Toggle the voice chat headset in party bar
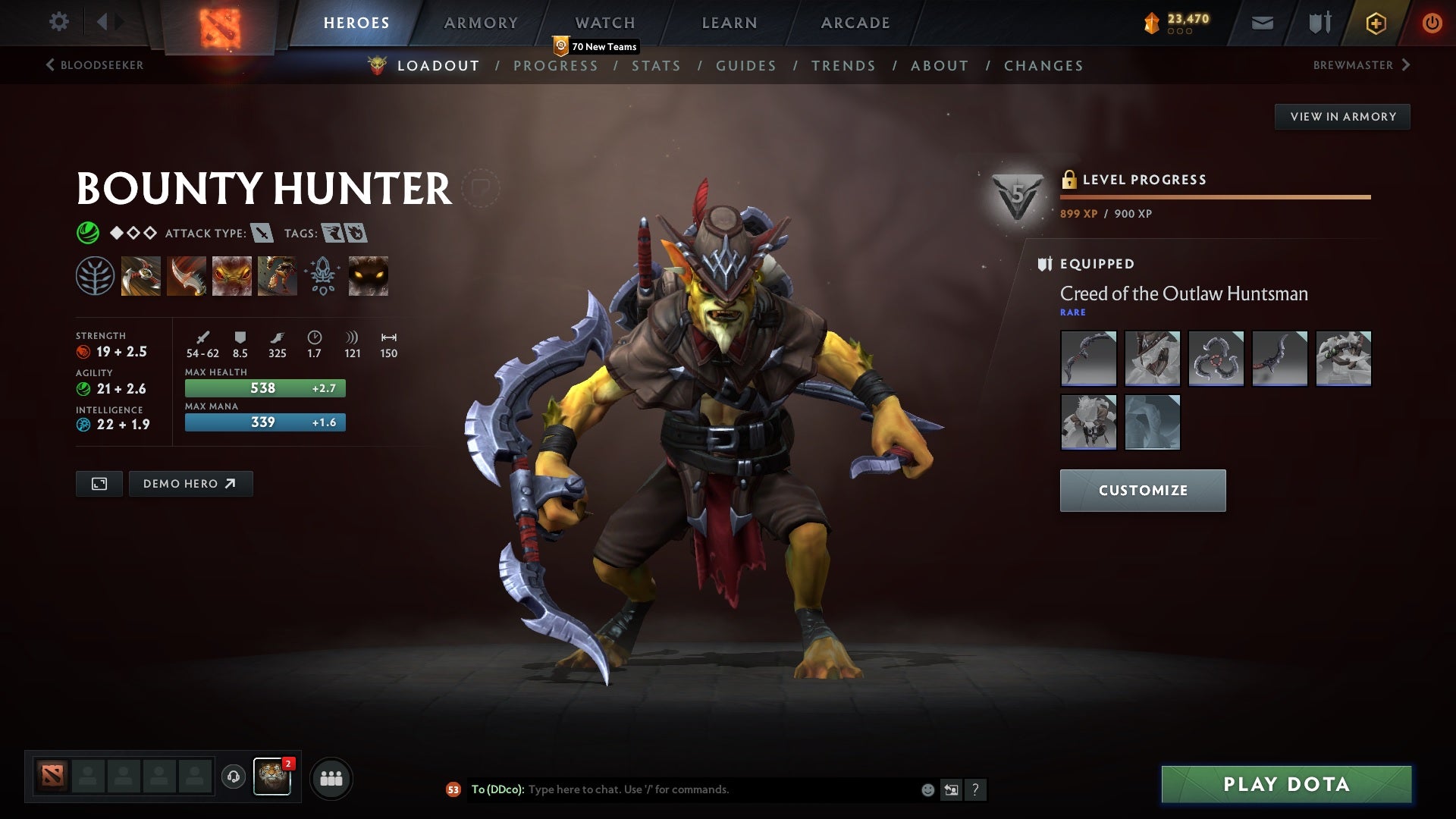 point(233,777)
